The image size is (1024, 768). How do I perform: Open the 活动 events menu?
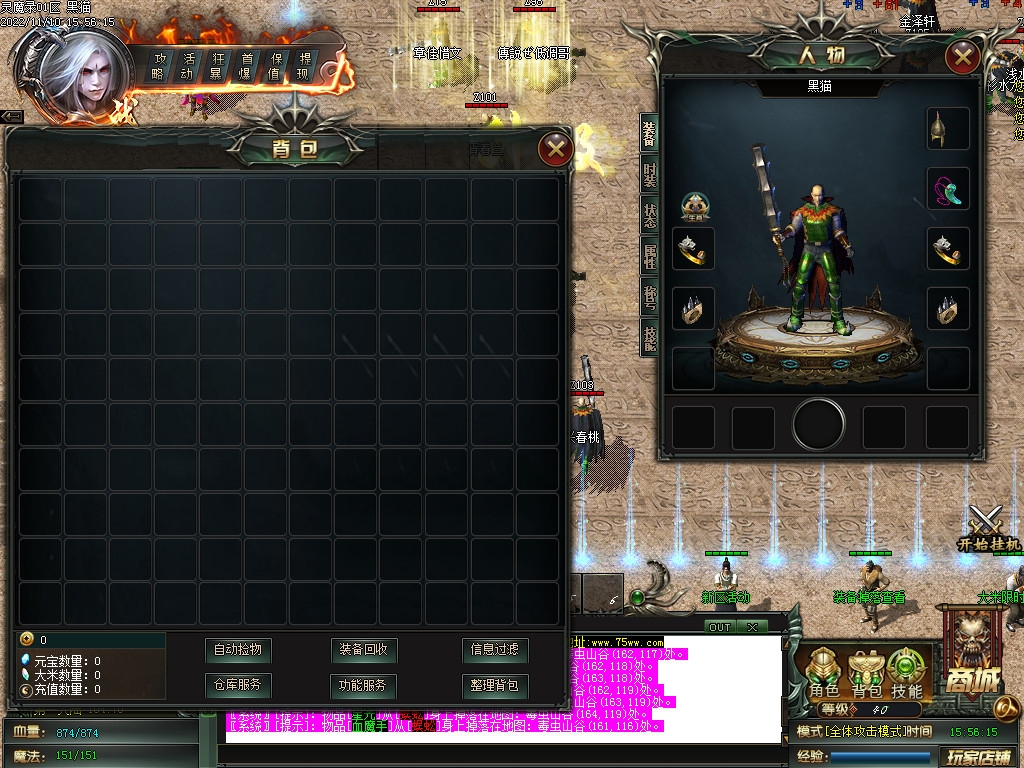(187, 66)
